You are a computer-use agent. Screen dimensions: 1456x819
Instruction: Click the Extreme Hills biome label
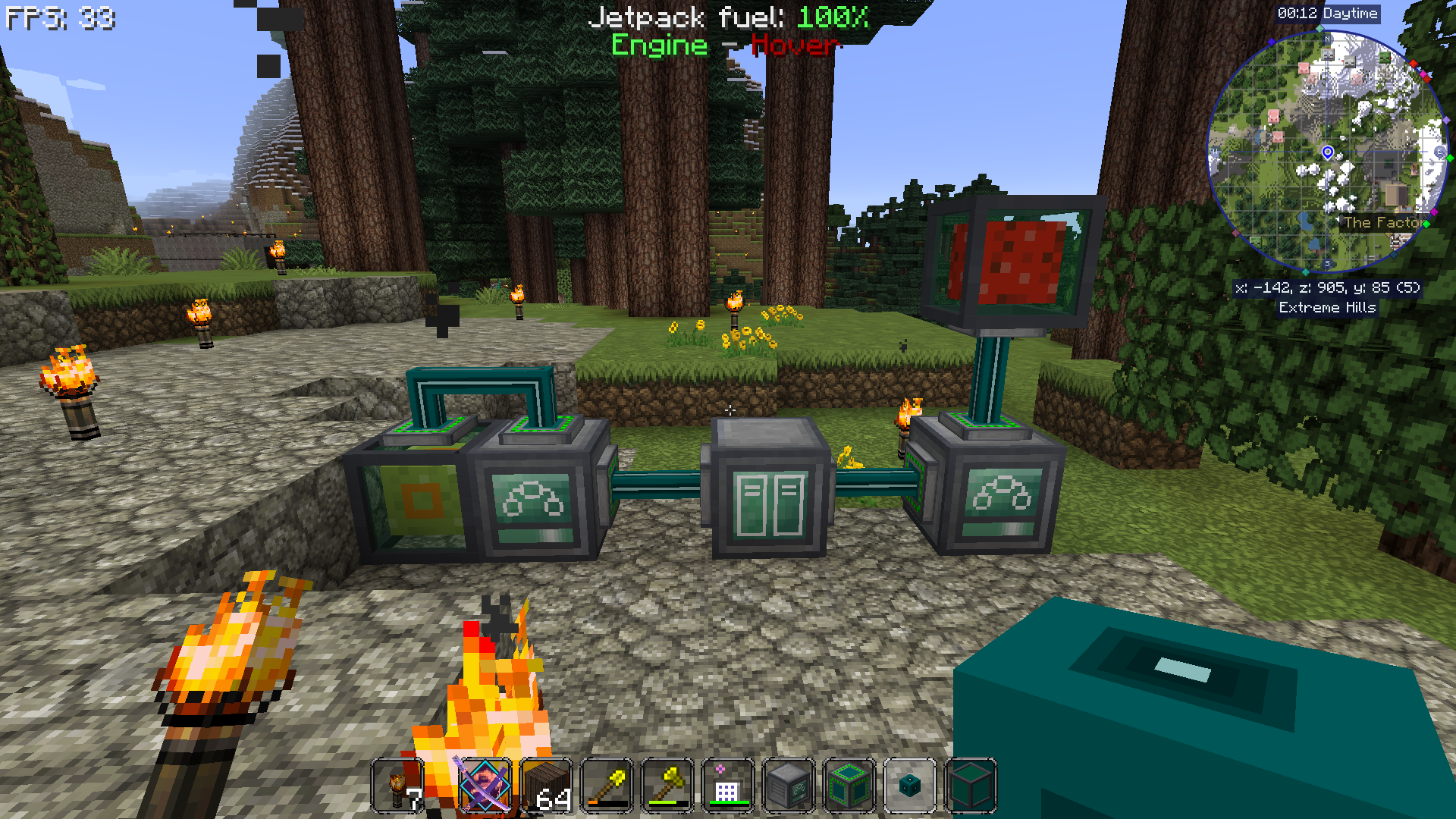[1328, 308]
